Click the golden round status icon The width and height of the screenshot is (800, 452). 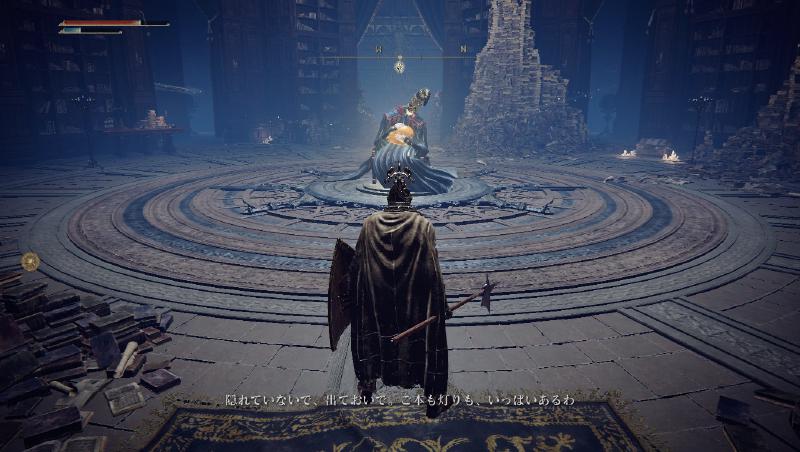tap(30, 261)
